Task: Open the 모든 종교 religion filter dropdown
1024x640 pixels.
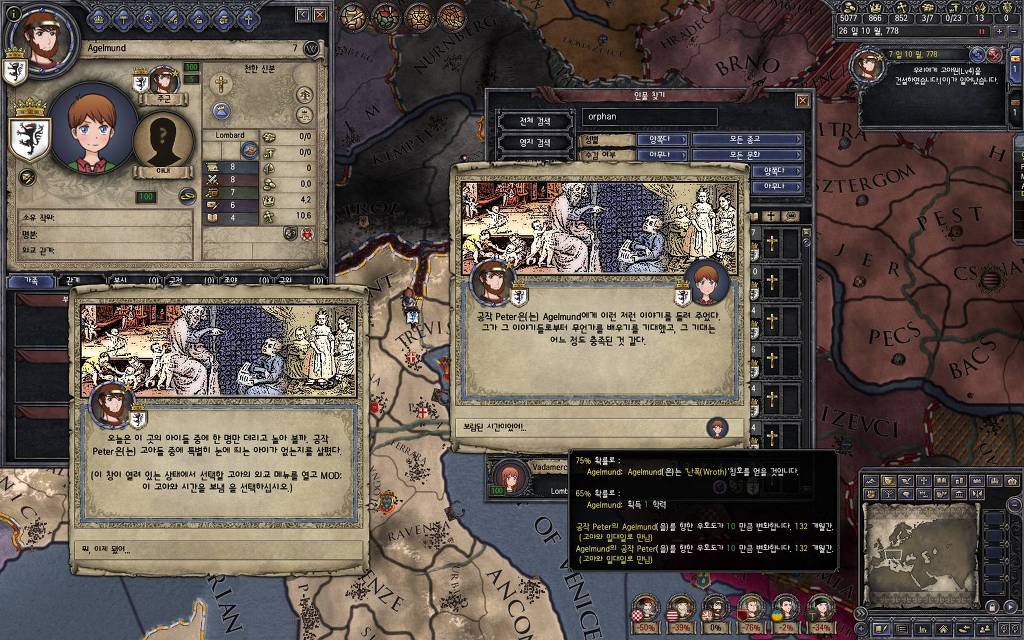Action: pyautogui.click(x=748, y=140)
